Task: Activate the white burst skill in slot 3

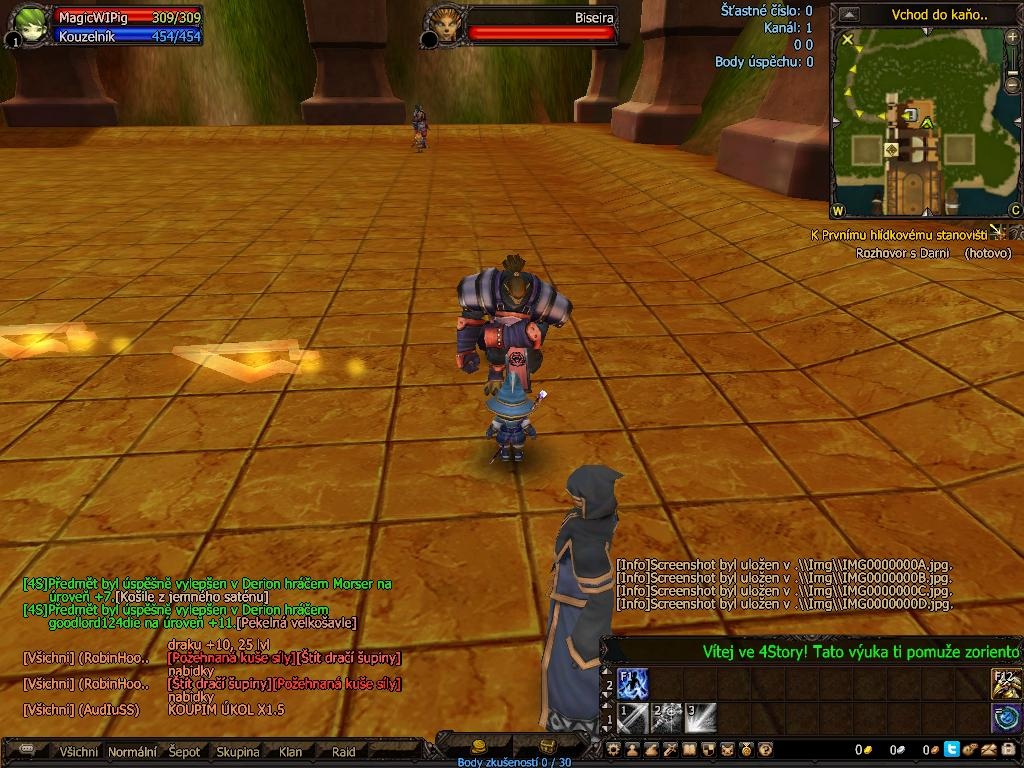Action: click(700, 717)
